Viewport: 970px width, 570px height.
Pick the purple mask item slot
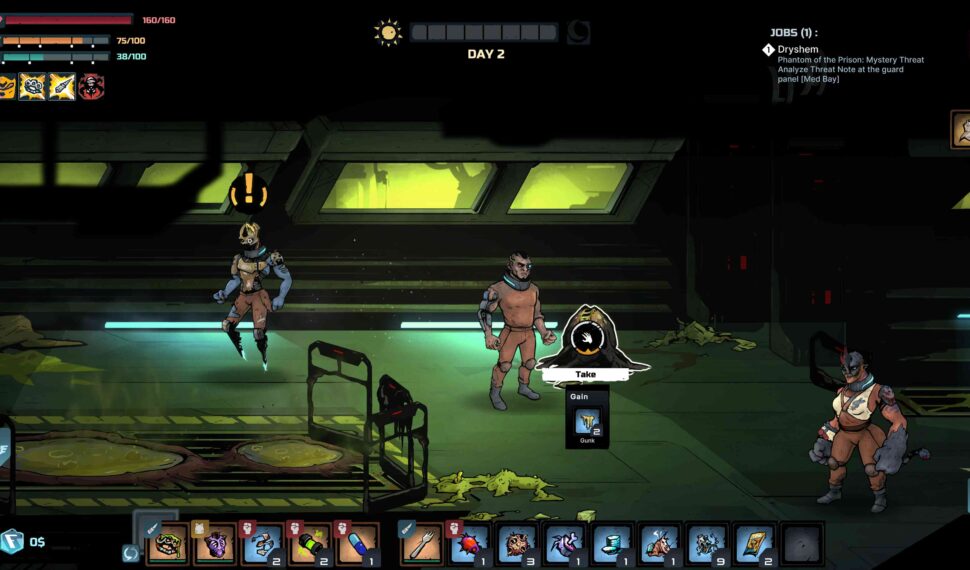click(214, 544)
